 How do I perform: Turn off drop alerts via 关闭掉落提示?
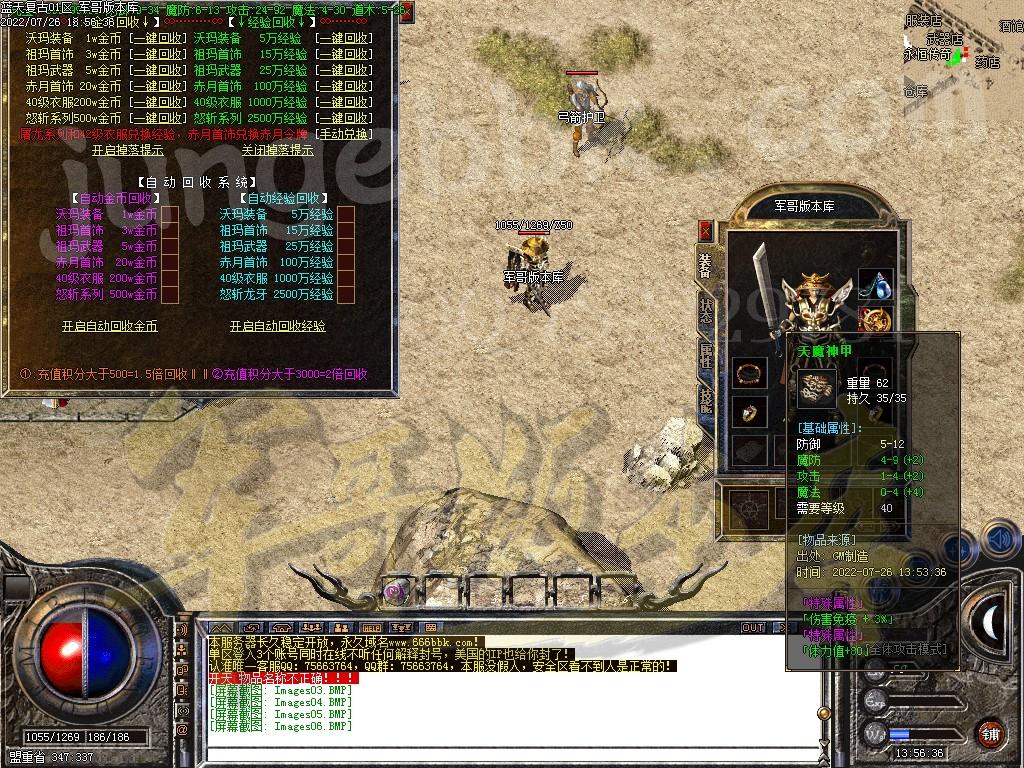pyautogui.click(x=277, y=150)
